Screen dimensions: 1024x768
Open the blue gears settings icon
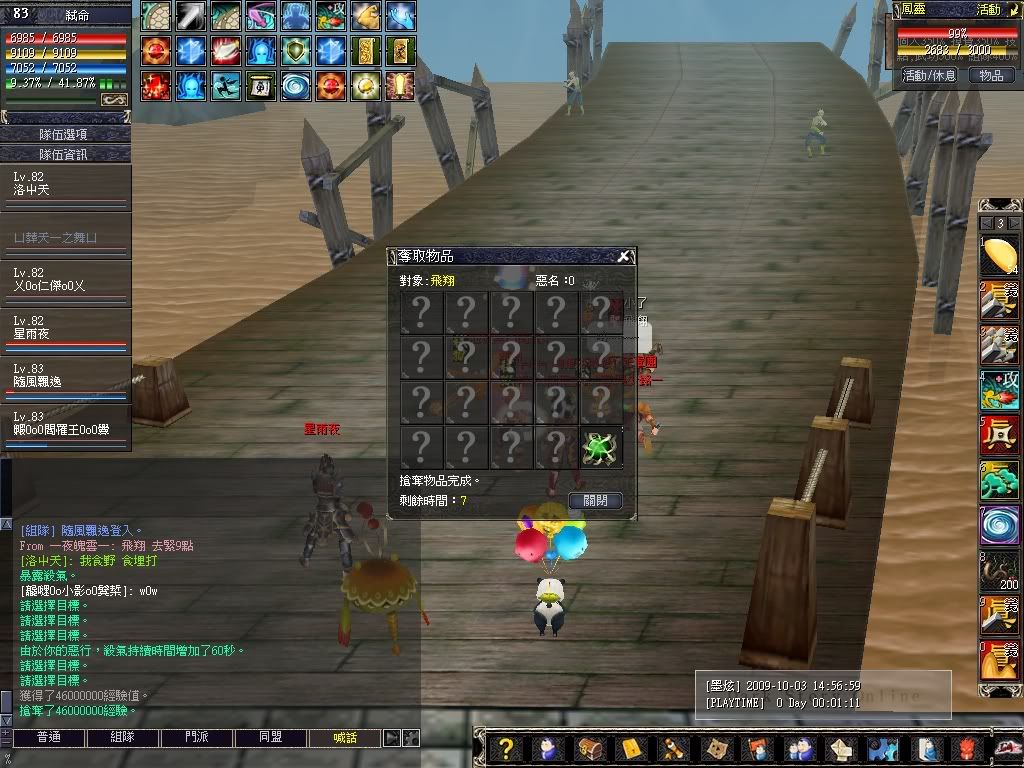(x=880, y=748)
